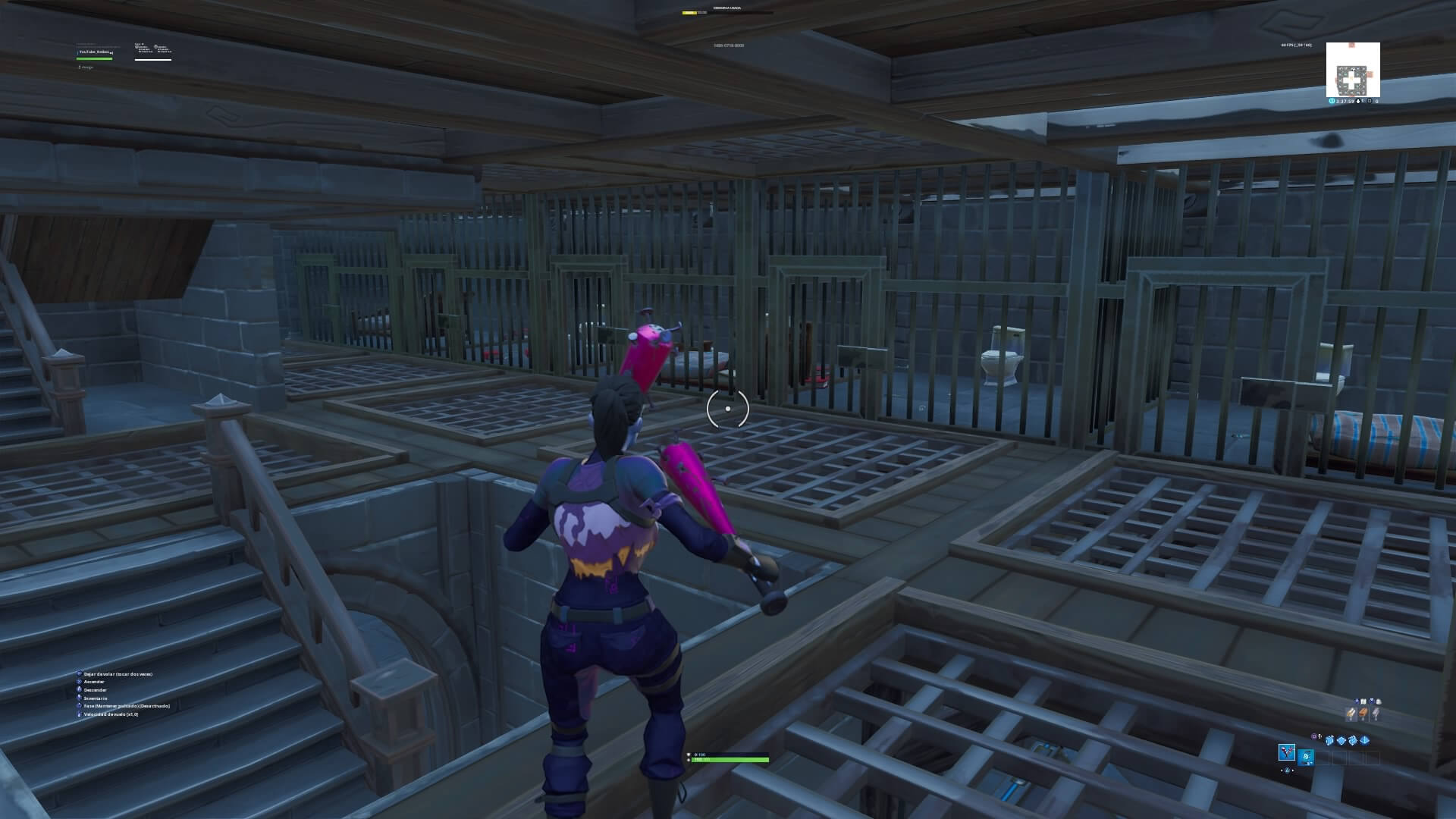Select the wall build piece icon

click(1329, 741)
